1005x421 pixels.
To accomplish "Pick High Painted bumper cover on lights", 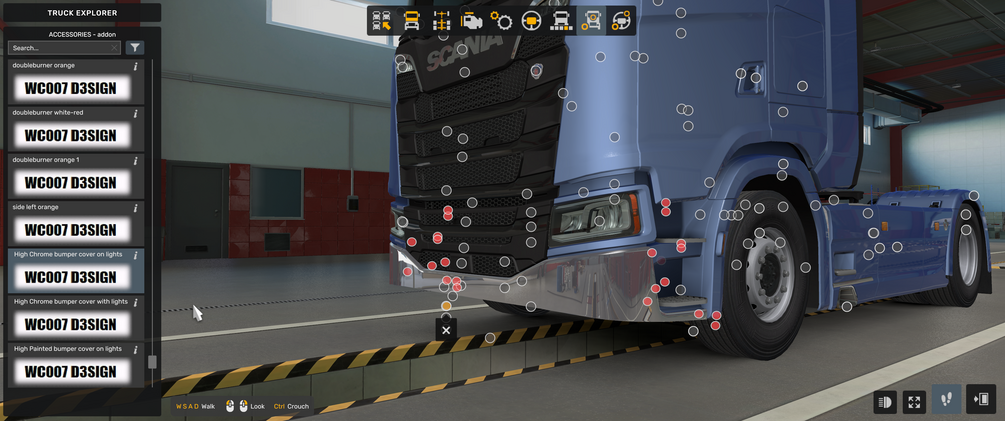I will pos(70,371).
